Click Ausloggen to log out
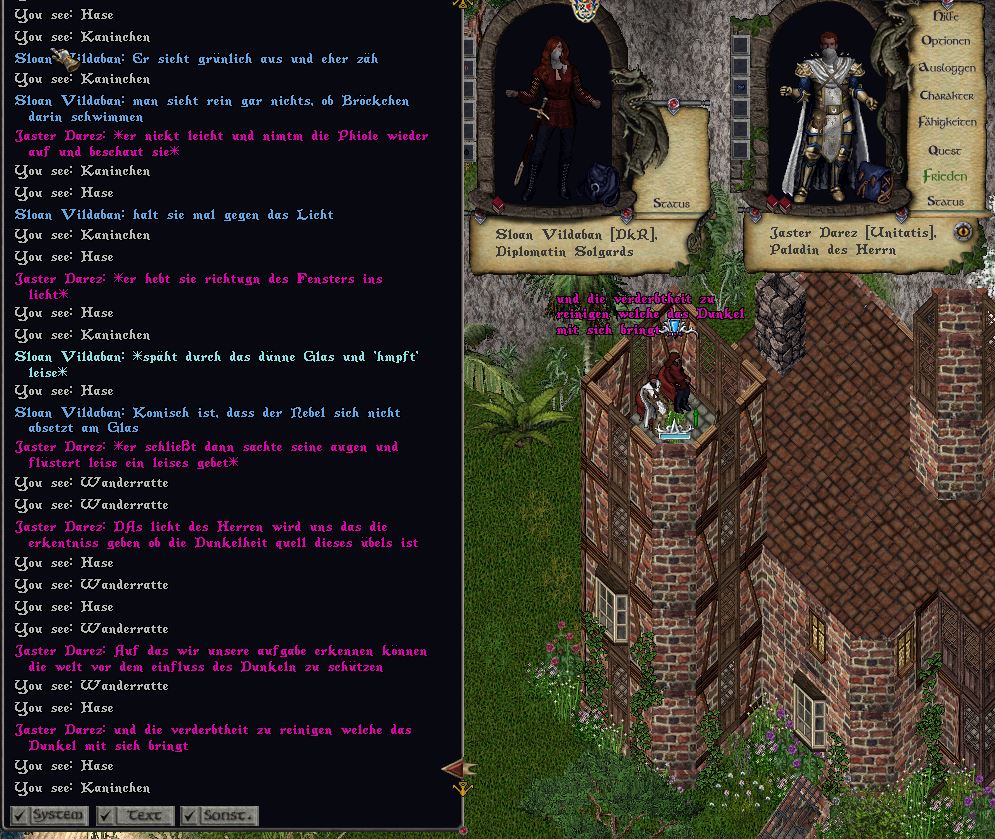This screenshot has width=995, height=839. (946, 68)
